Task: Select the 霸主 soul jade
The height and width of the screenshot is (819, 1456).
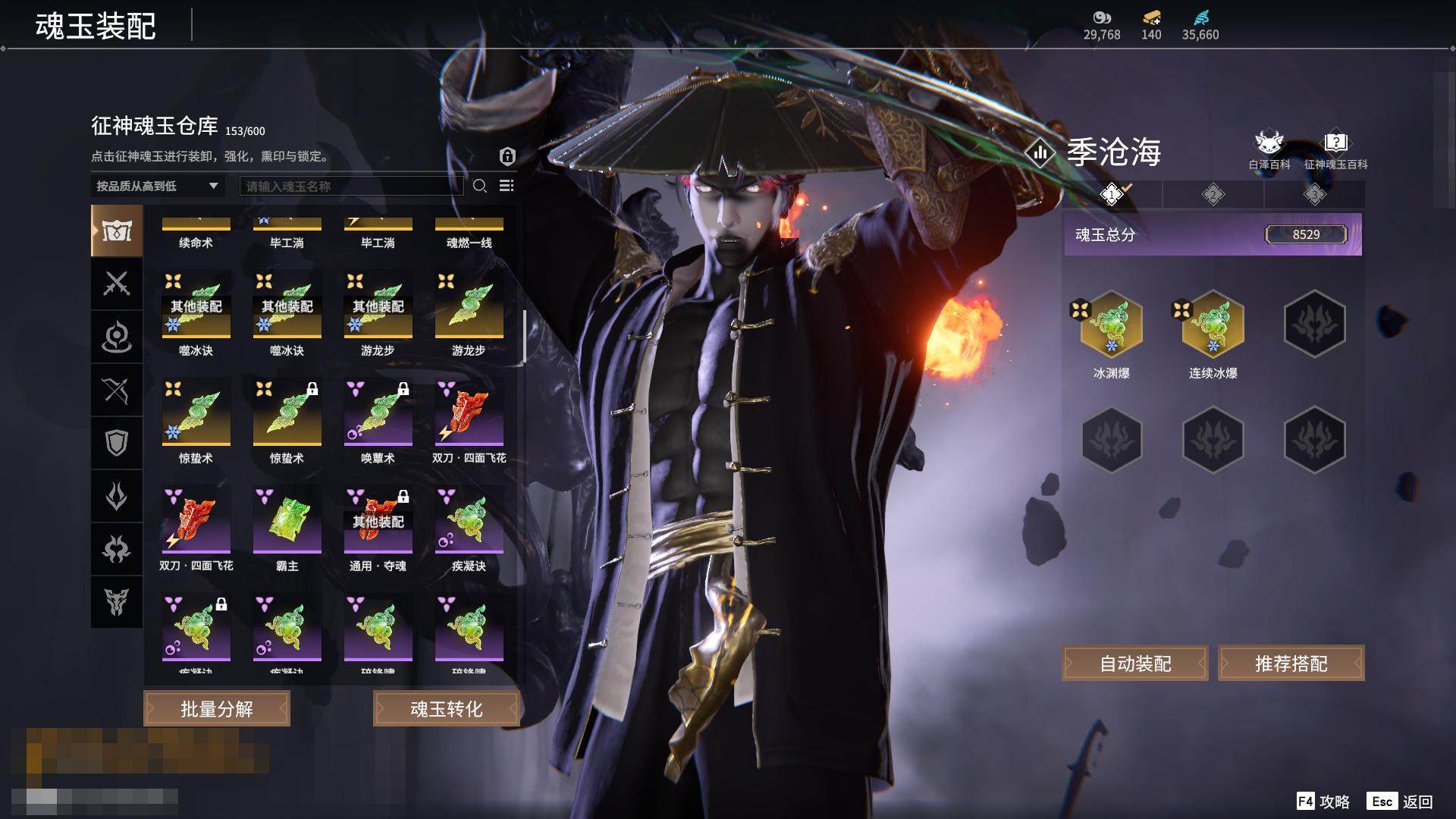Action: point(287,520)
